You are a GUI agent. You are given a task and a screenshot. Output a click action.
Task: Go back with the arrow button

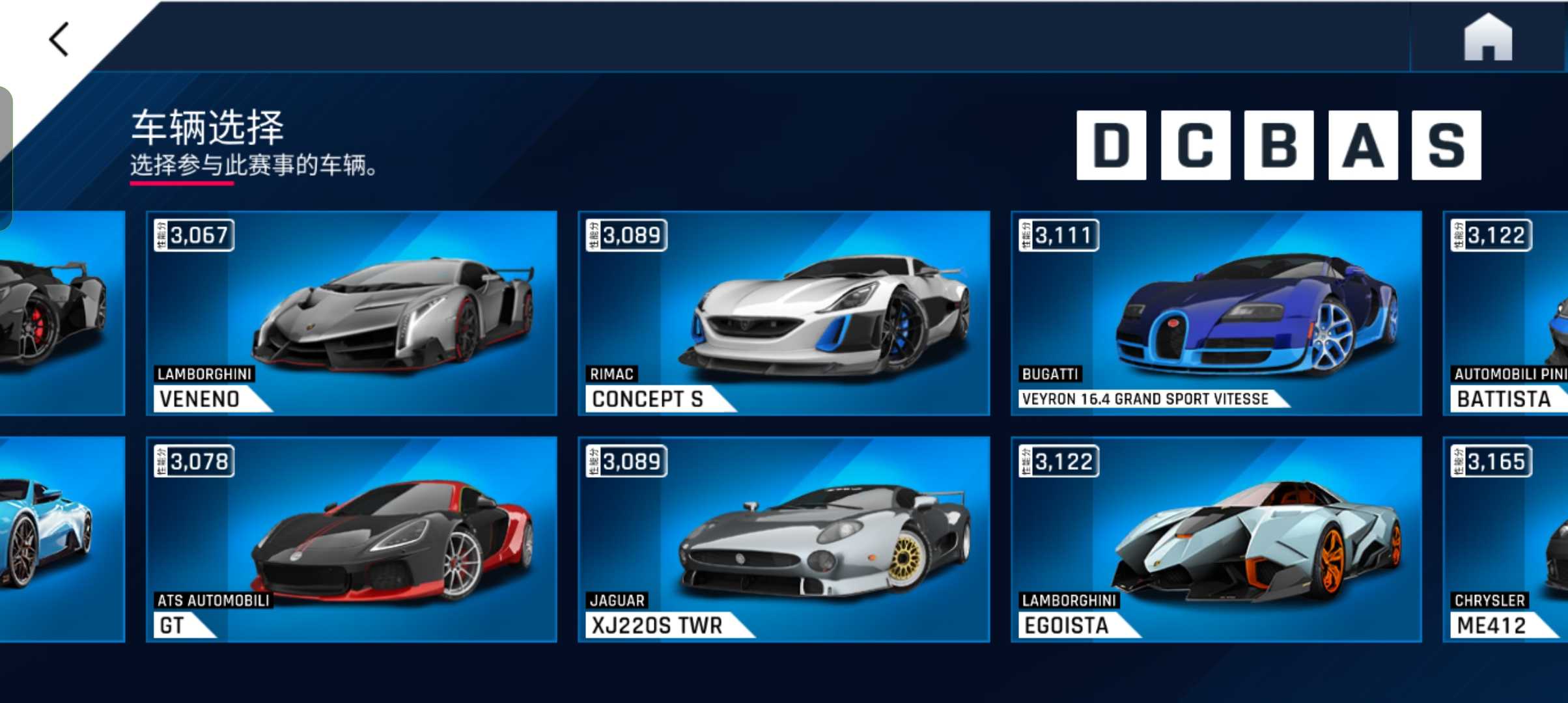tap(59, 39)
